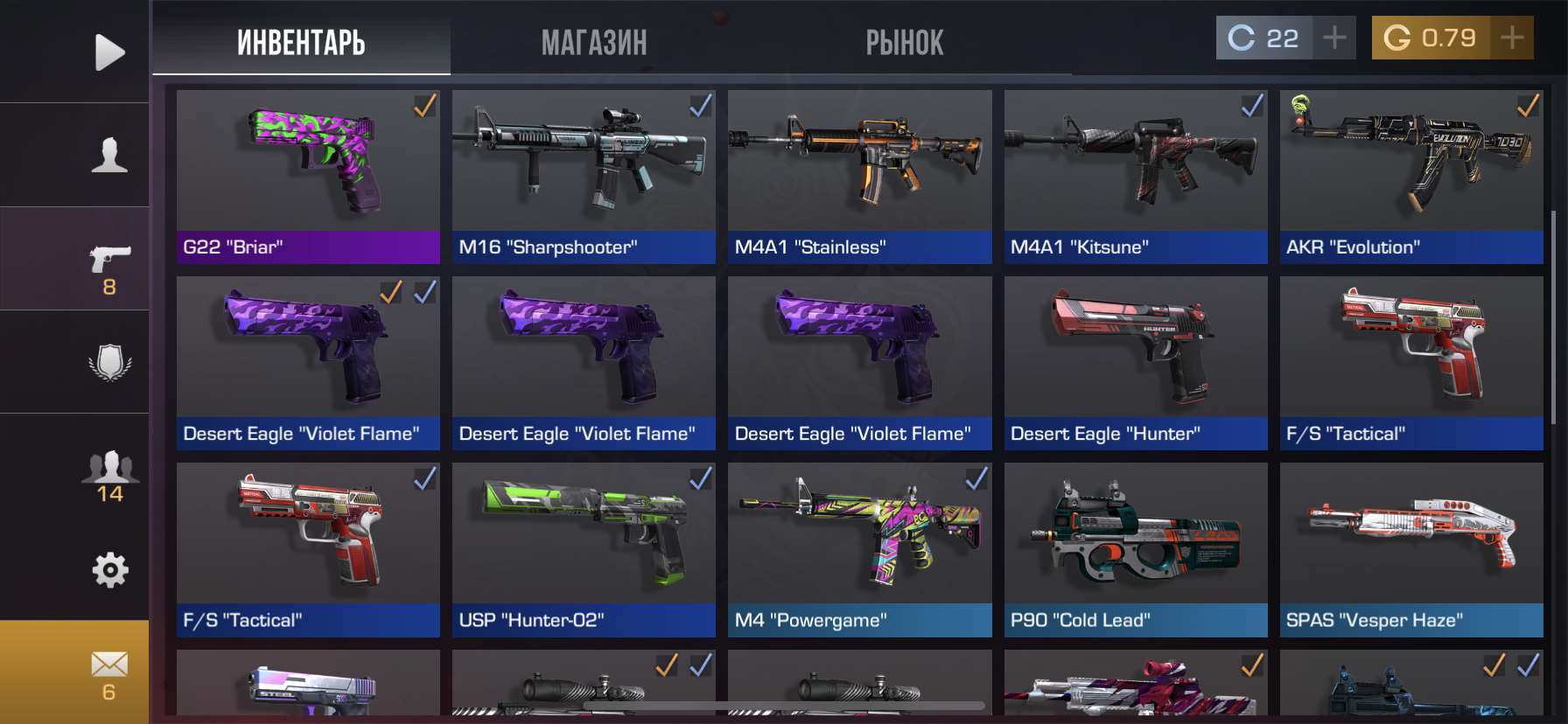
Task: Add more silver coins with plus button
Action: tap(1334, 38)
